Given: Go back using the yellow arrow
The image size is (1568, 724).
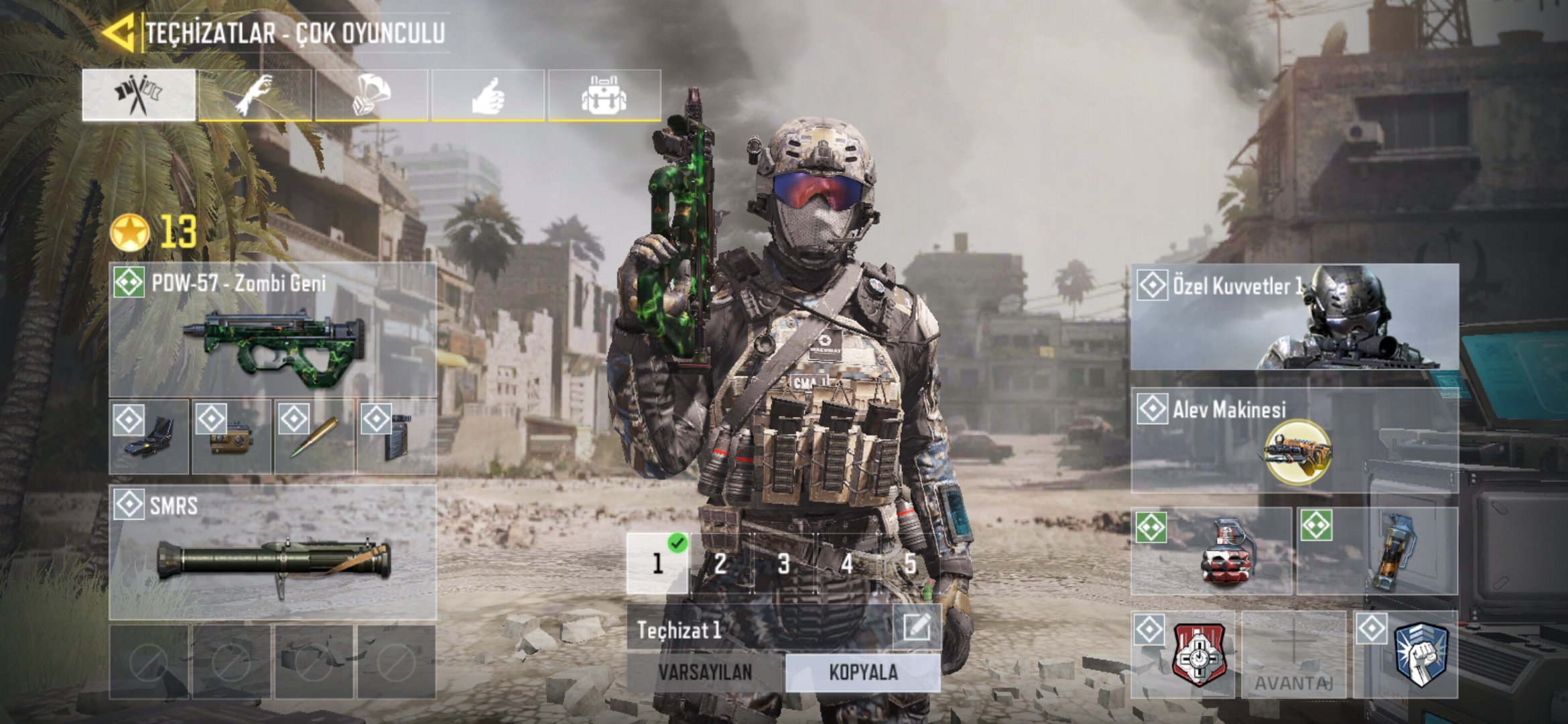Looking at the screenshot, I should [x=121, y=32].
